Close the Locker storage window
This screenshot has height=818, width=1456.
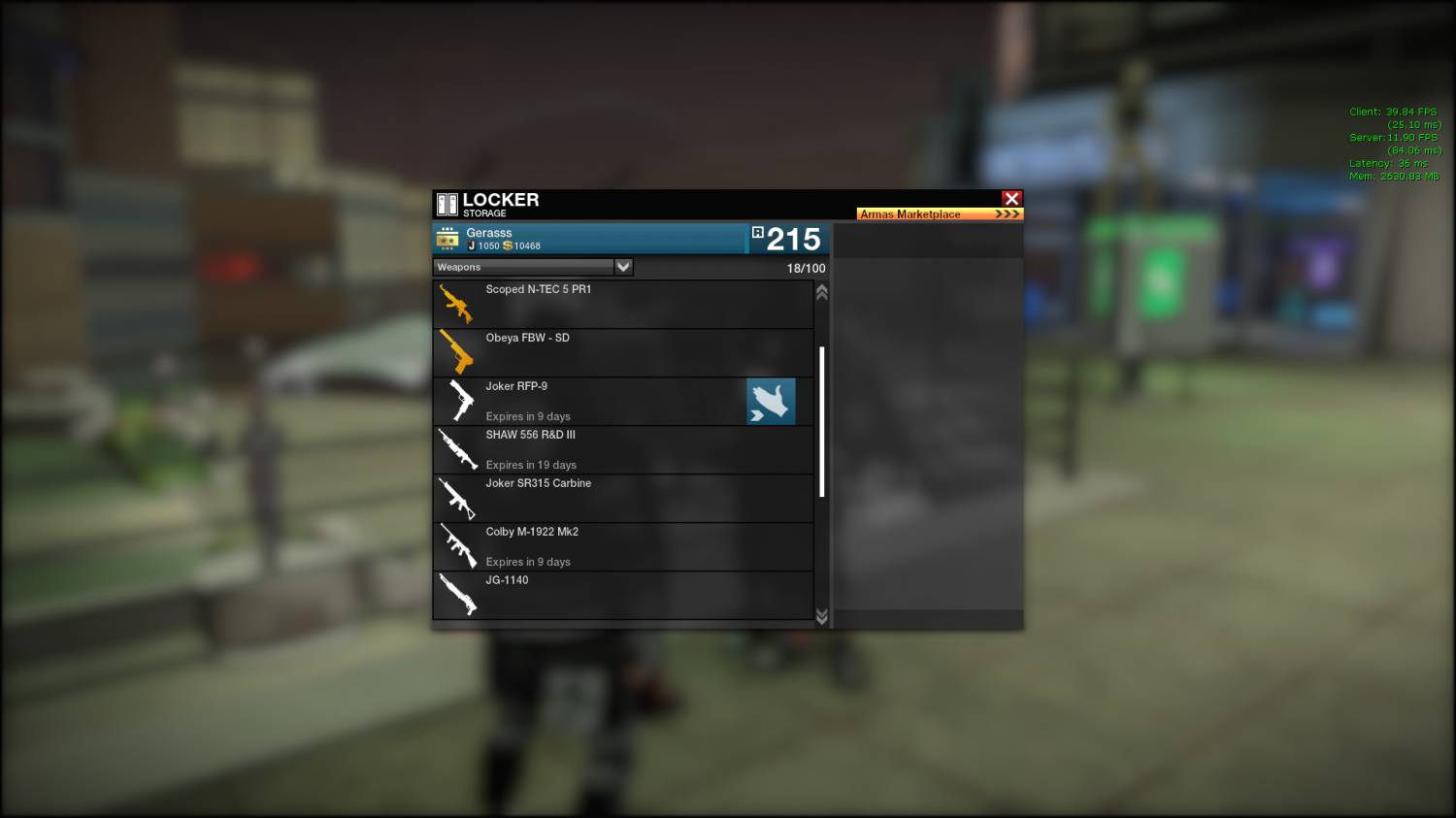point(1011,199)
